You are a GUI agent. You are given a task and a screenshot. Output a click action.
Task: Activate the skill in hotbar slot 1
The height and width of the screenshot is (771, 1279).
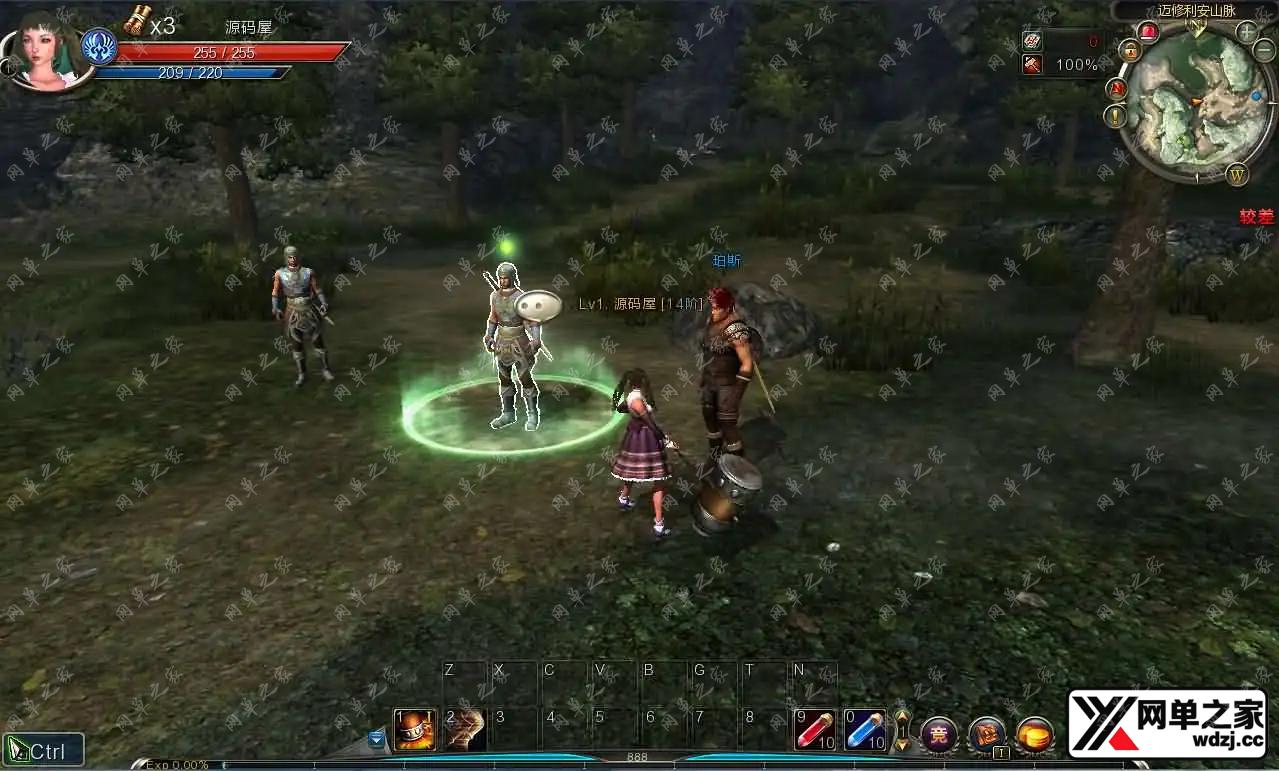click(x=414, y=730)
